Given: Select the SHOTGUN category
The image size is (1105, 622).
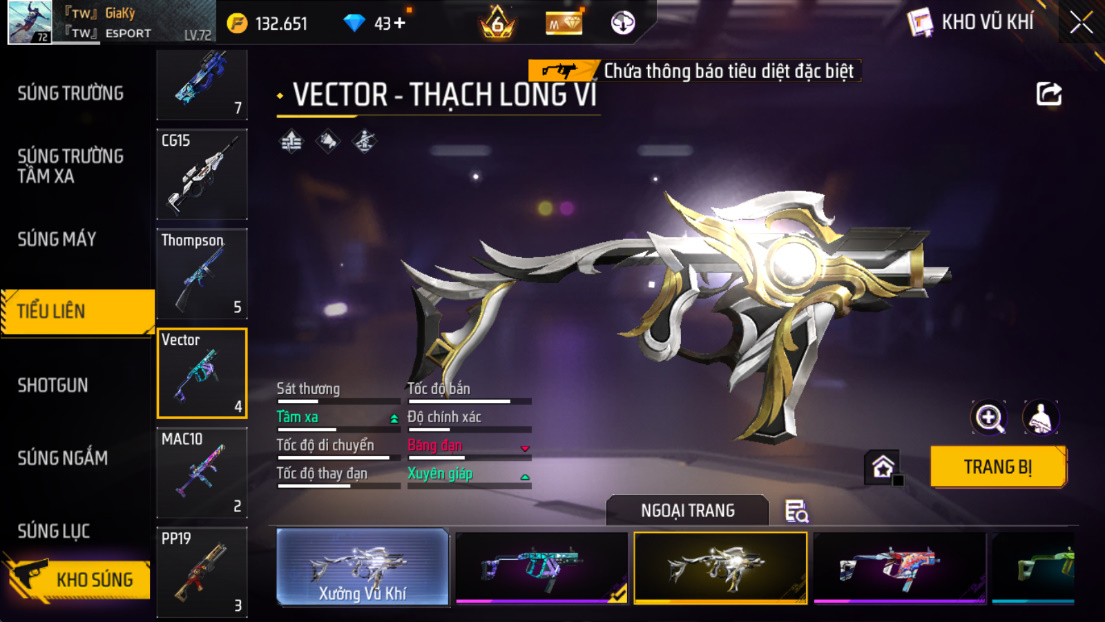Looking at the screenshot, I should tap(53, 385).
